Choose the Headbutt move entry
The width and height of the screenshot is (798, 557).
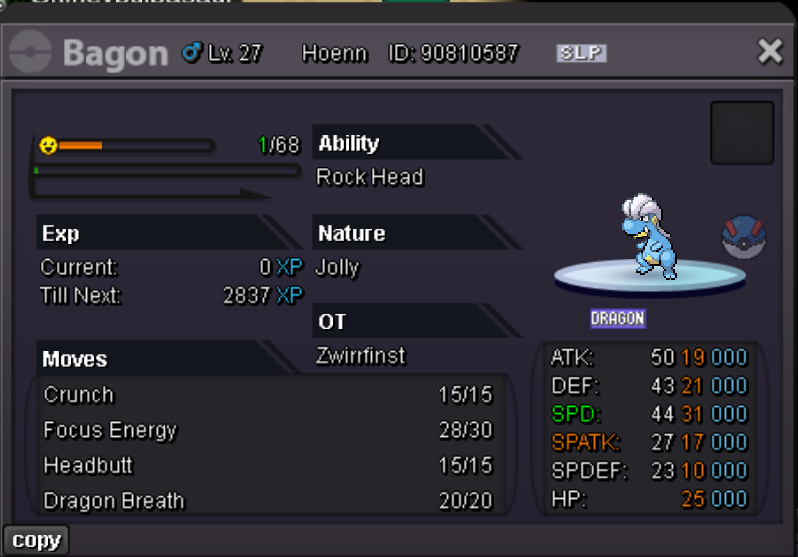[x=268, y=465]
